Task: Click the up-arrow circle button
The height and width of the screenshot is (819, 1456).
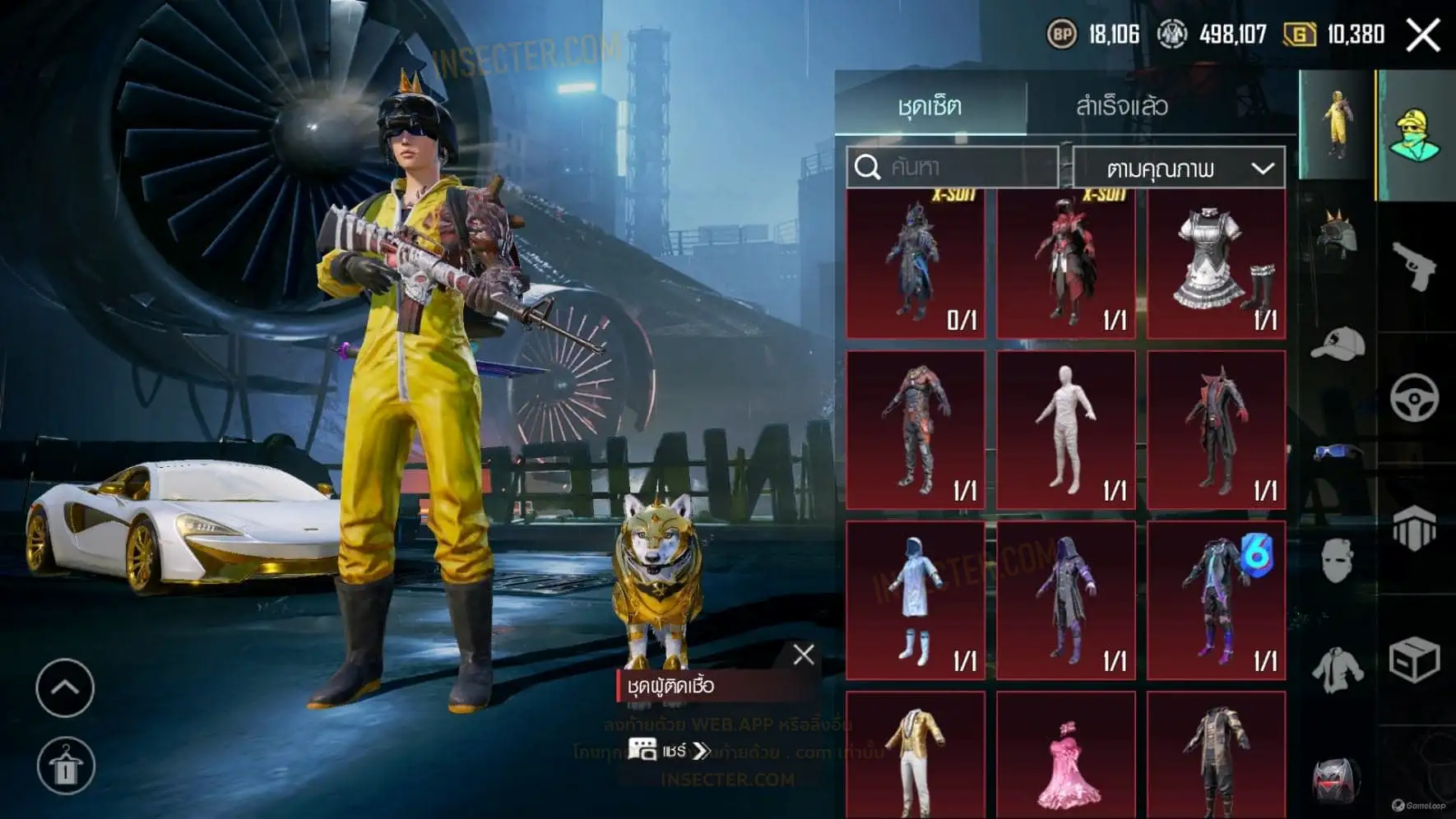Action: point(65,687)
